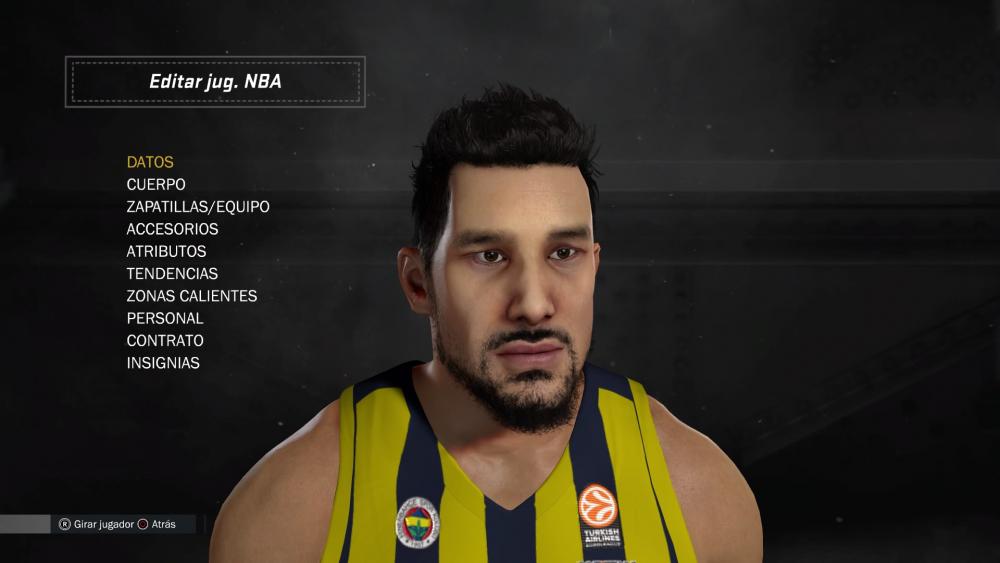This screenshot has height=563, width=1000.
Task: Choose ZAPATILLAS/EQUIPO from the list
Action: coord(198,207)
